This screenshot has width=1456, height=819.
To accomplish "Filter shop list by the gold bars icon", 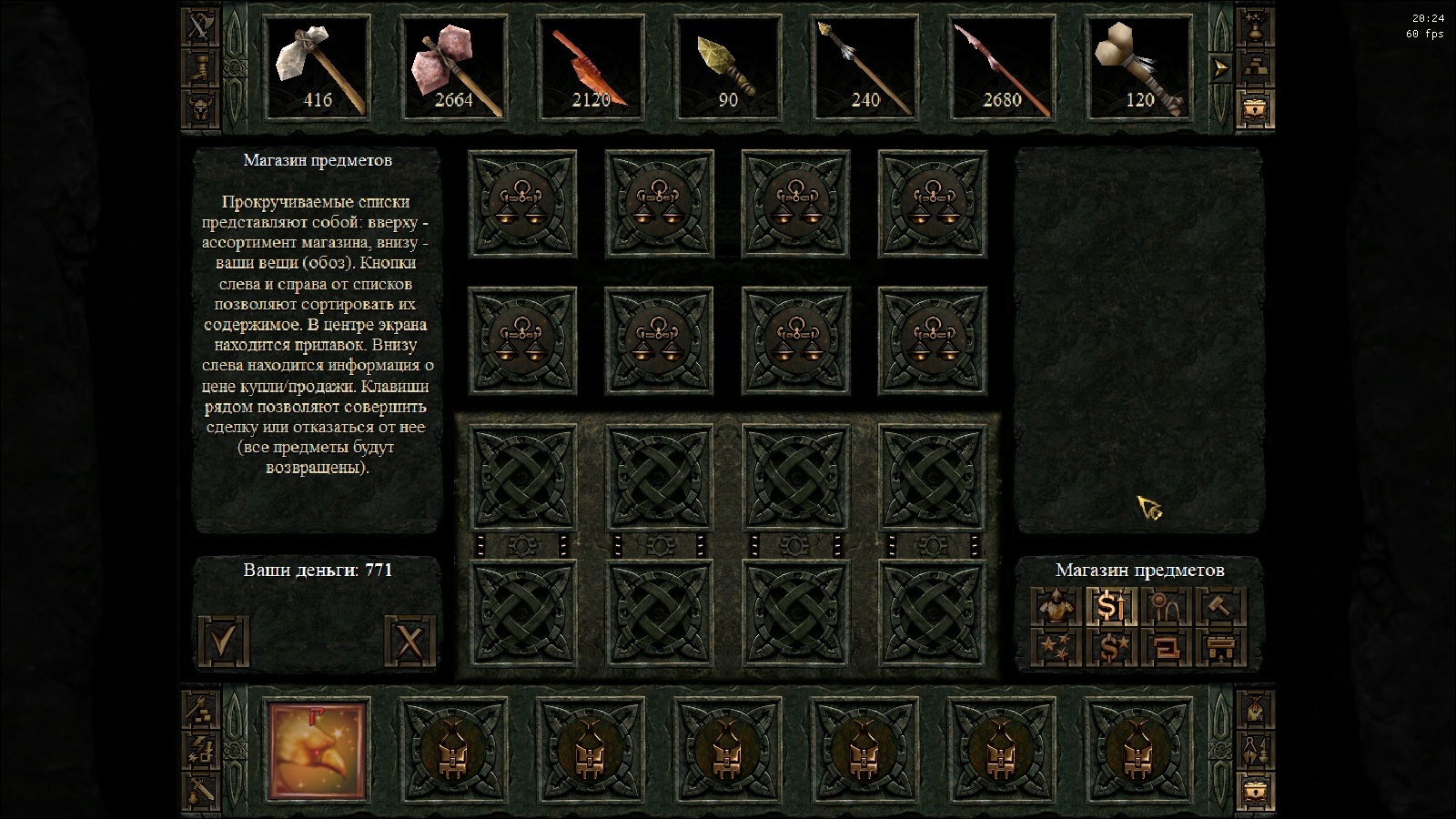I will tap(1255, 68).
